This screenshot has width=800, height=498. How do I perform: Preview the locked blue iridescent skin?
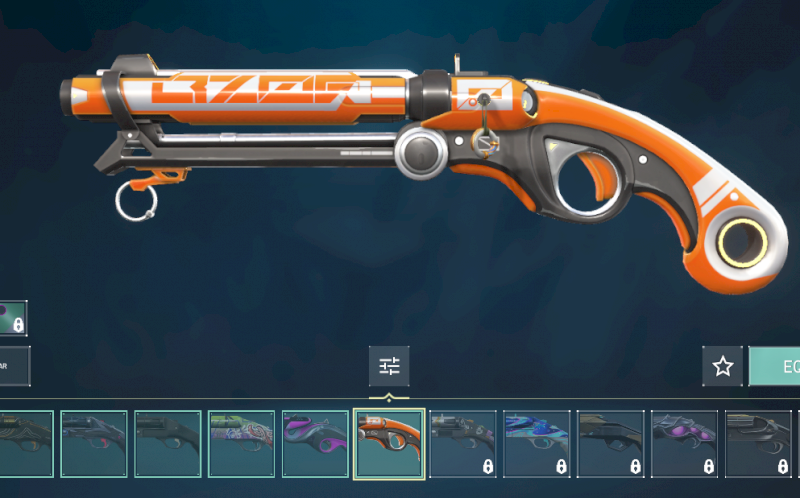[536, 443]
